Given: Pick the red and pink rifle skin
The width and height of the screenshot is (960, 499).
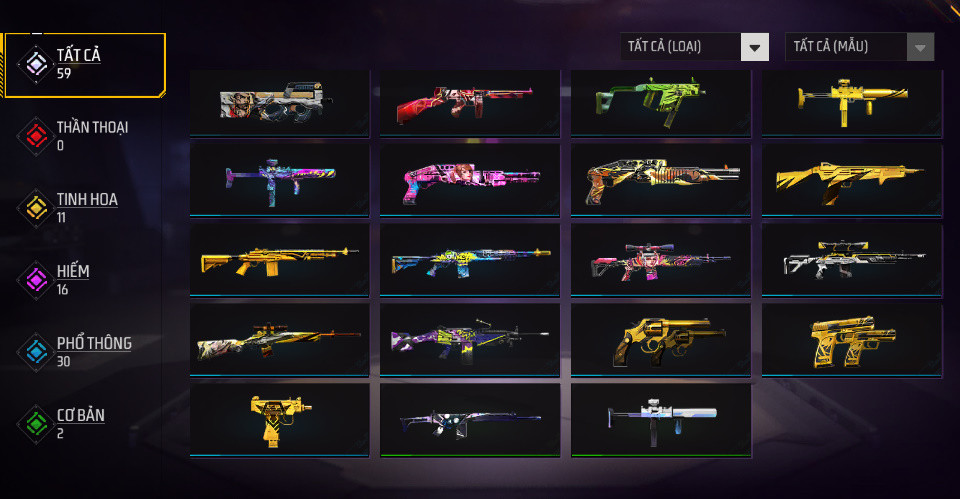Looking at the screenshot, I should (470, 102).
